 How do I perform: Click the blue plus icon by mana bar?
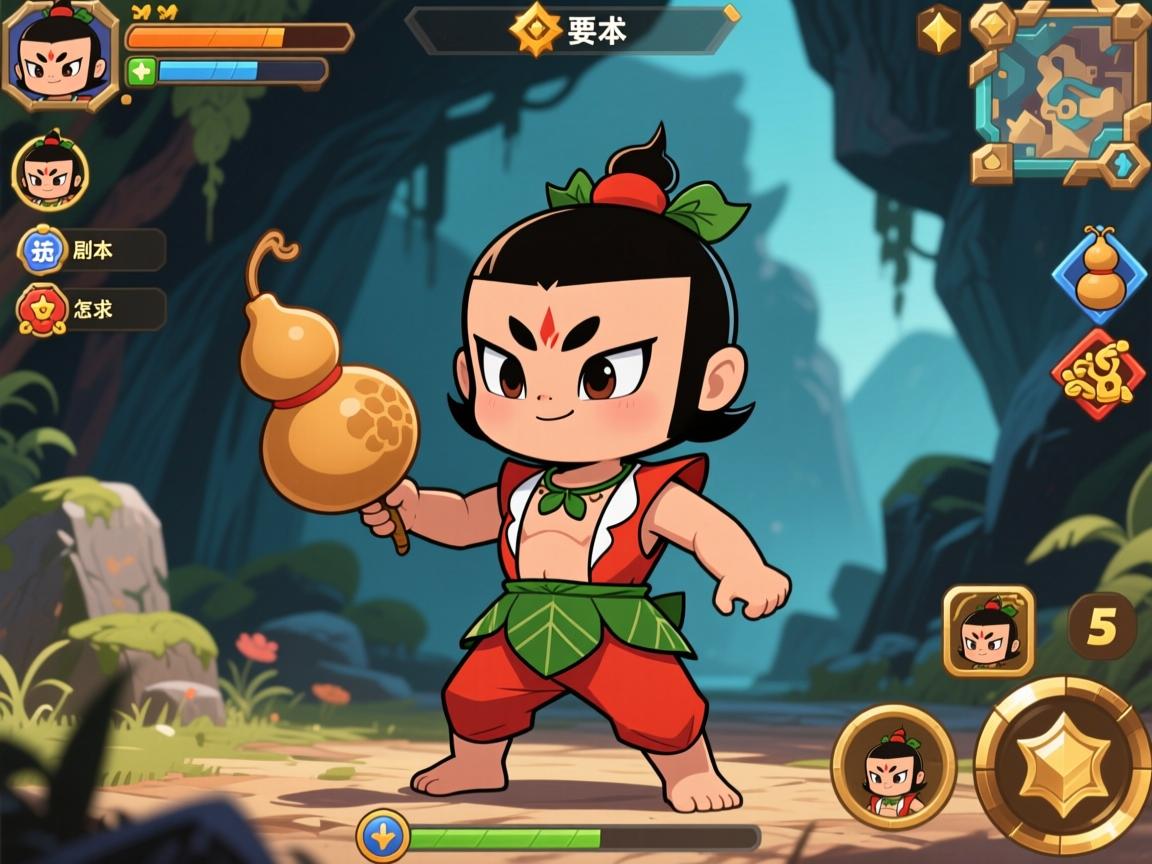click(141, 71)
